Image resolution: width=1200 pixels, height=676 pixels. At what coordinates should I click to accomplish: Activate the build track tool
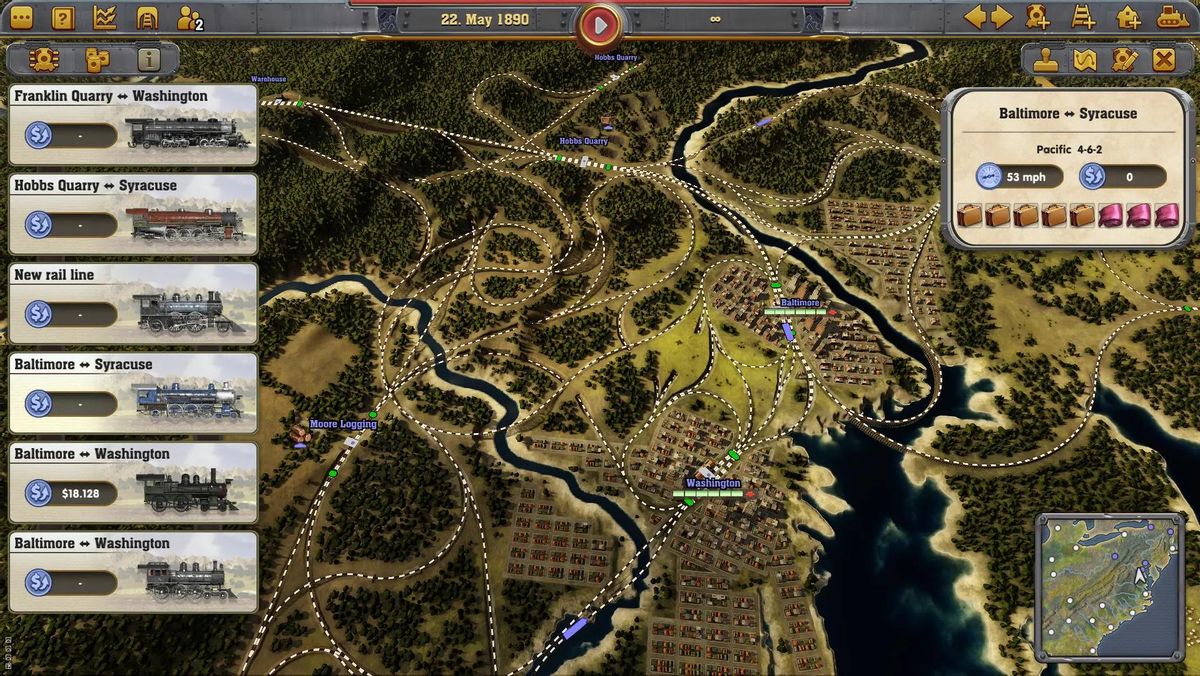click(1083, 18)
